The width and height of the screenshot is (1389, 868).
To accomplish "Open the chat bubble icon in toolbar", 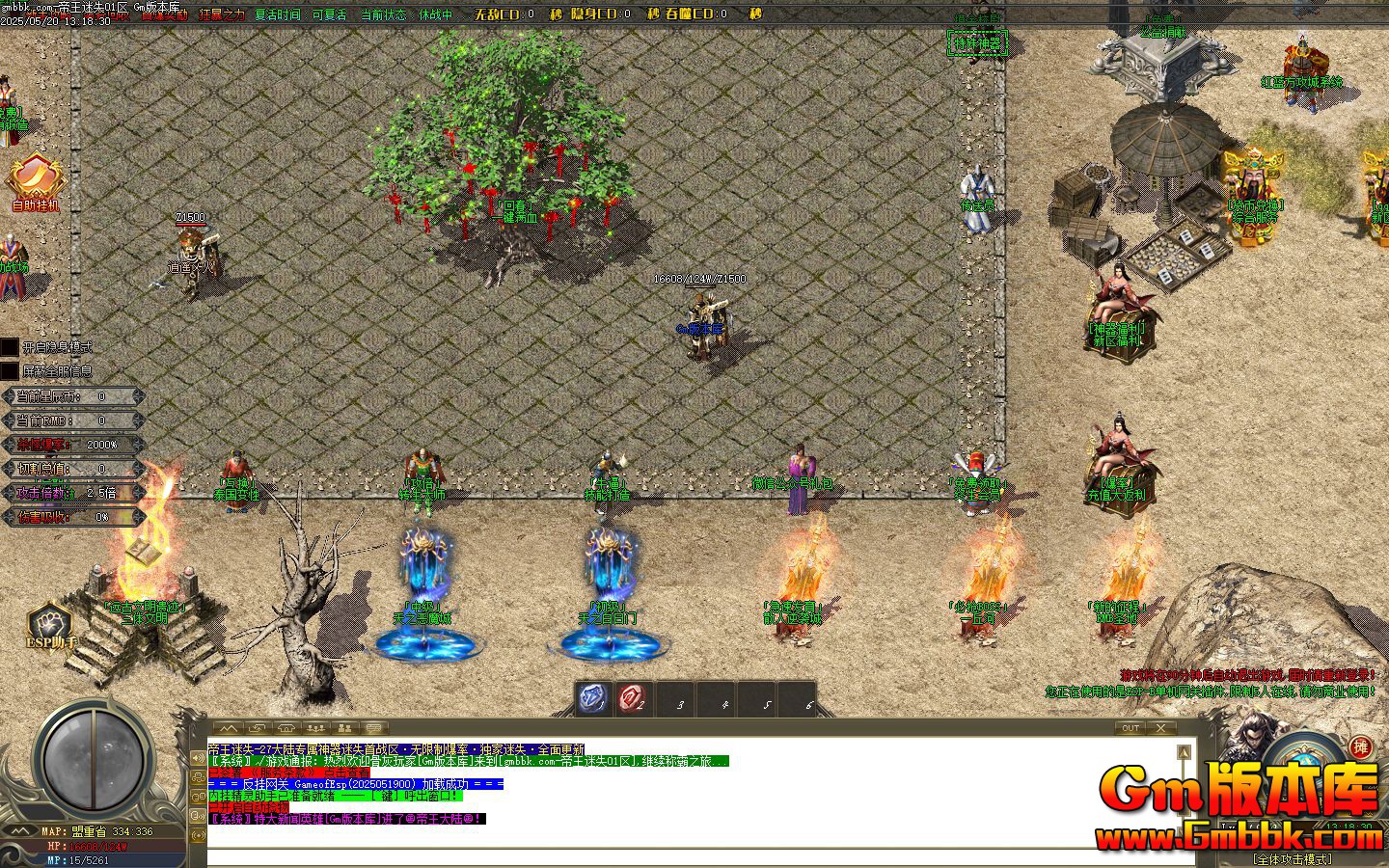I will (x=373, y=729).
